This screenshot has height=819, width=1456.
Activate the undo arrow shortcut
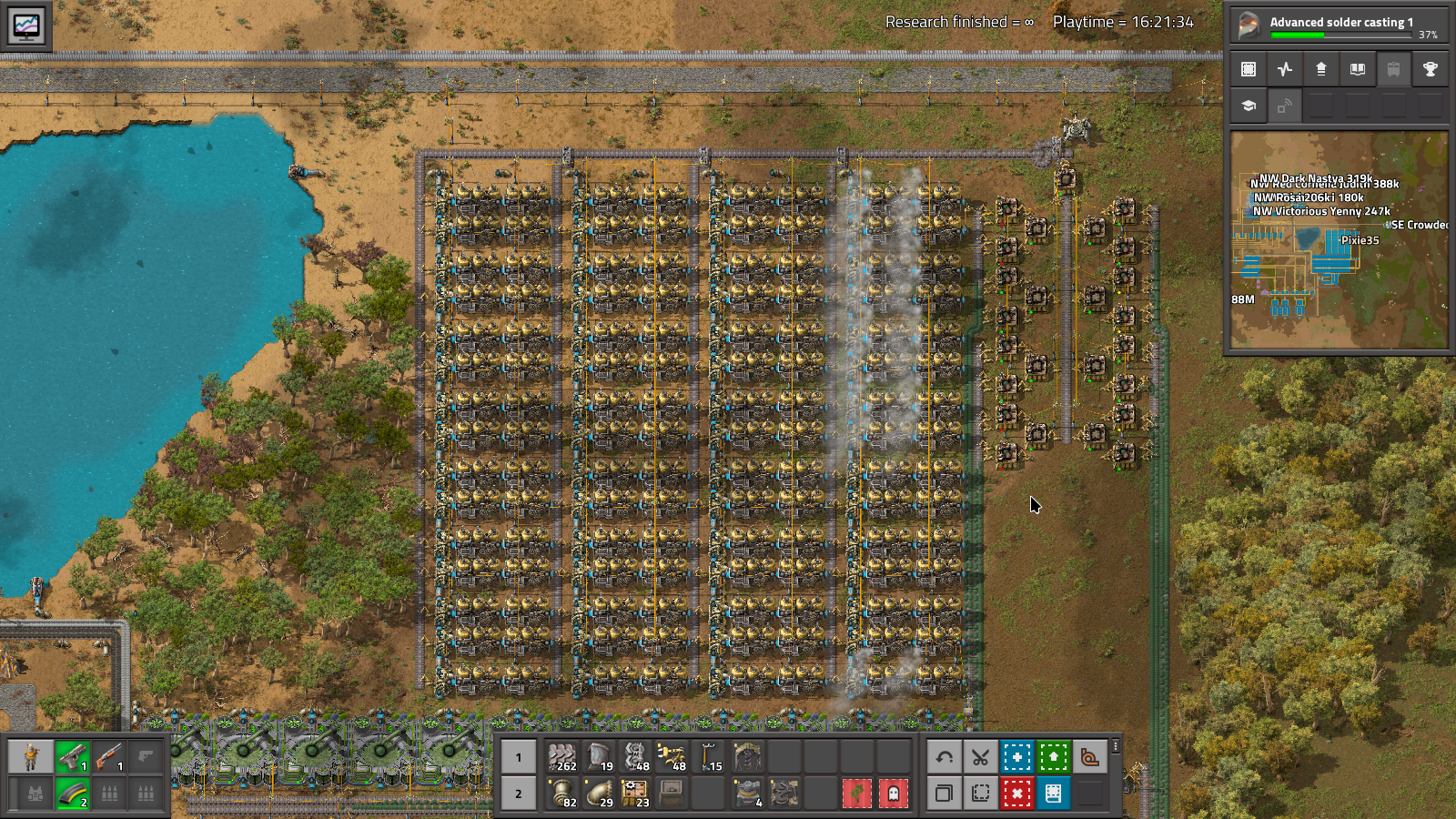tap(944, 757)
